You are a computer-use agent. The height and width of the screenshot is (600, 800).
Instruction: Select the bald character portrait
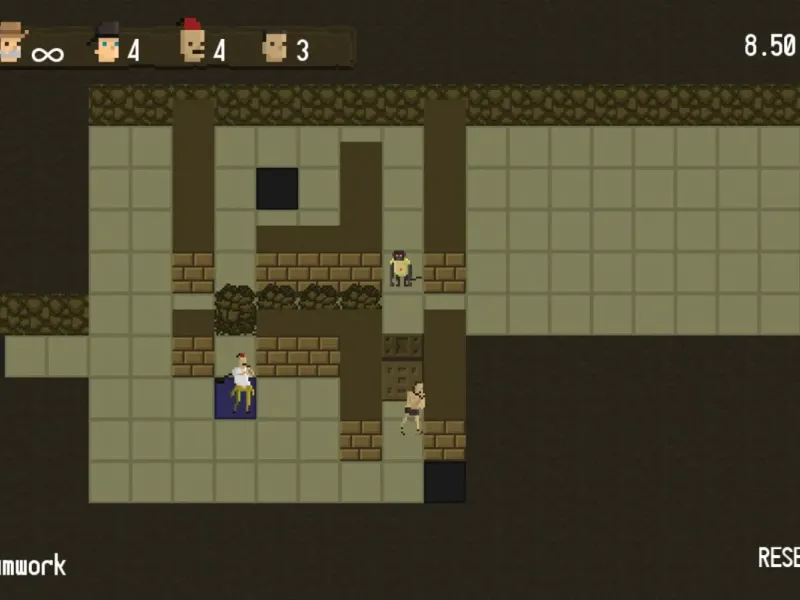[x=273, y=46]
